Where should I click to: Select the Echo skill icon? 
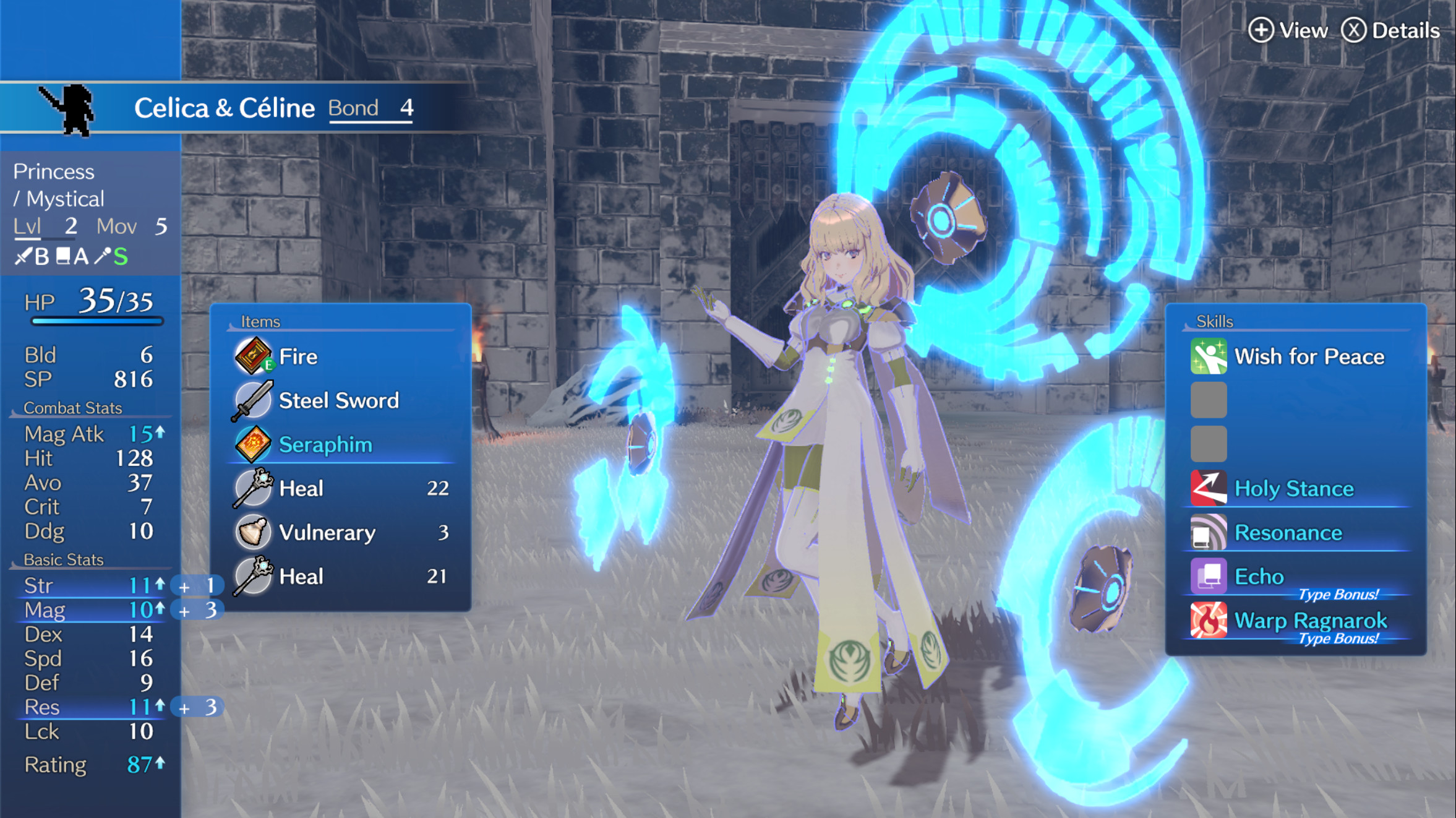pyautogui.click(x=1209, y=576)
